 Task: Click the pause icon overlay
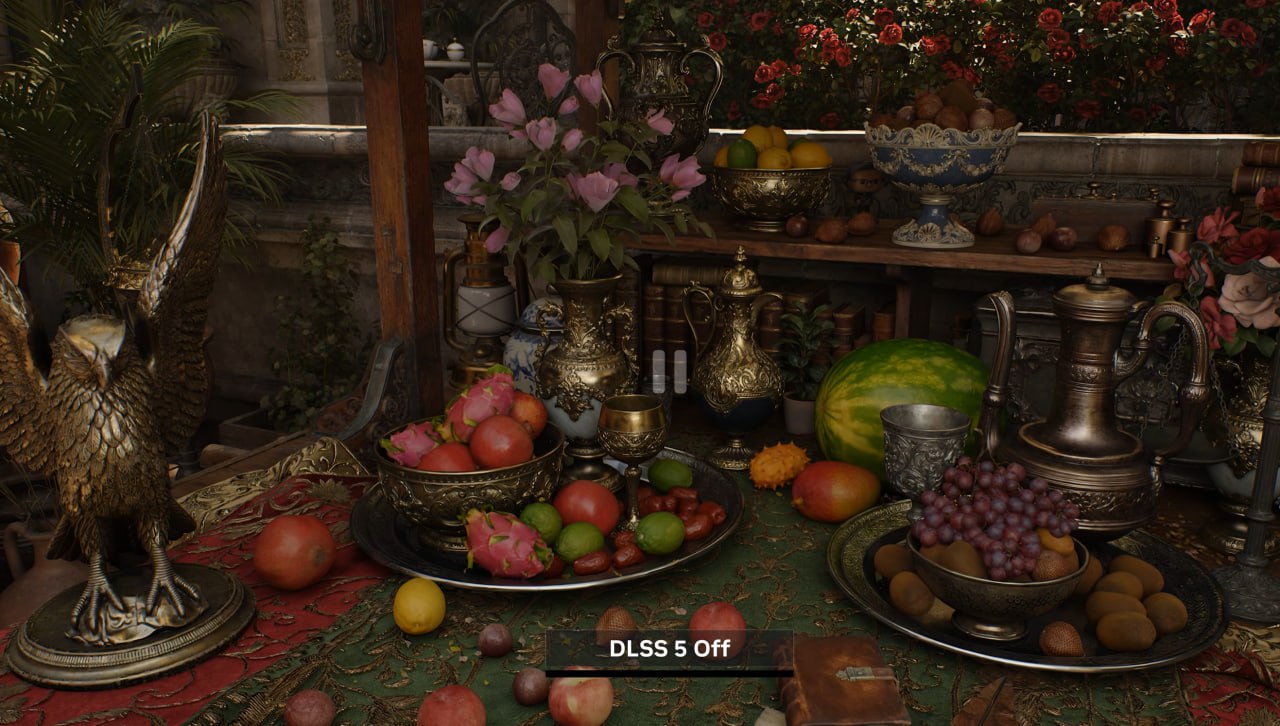[x=669, y=371]
